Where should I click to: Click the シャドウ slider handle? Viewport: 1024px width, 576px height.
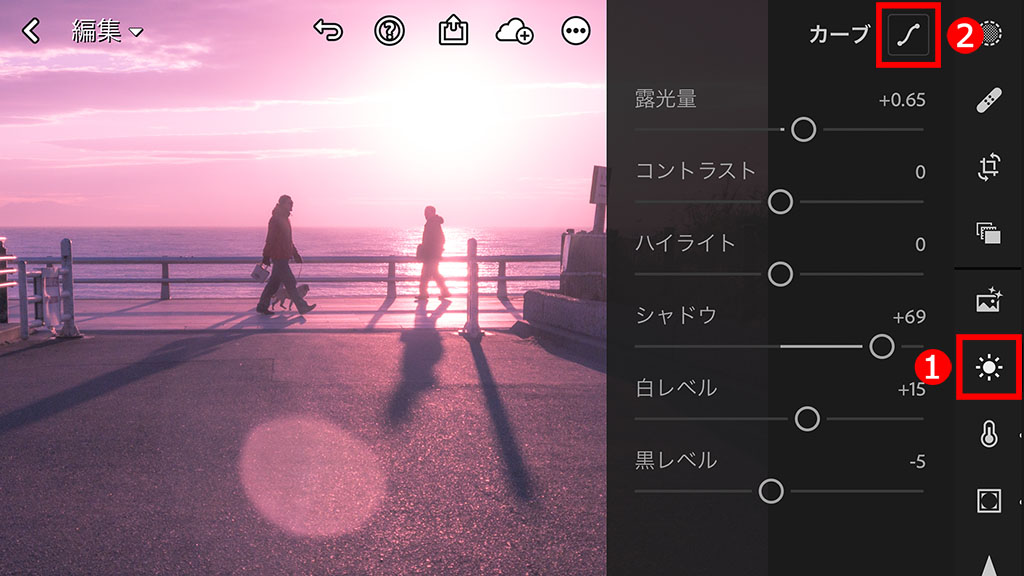[x=881, y=346]
